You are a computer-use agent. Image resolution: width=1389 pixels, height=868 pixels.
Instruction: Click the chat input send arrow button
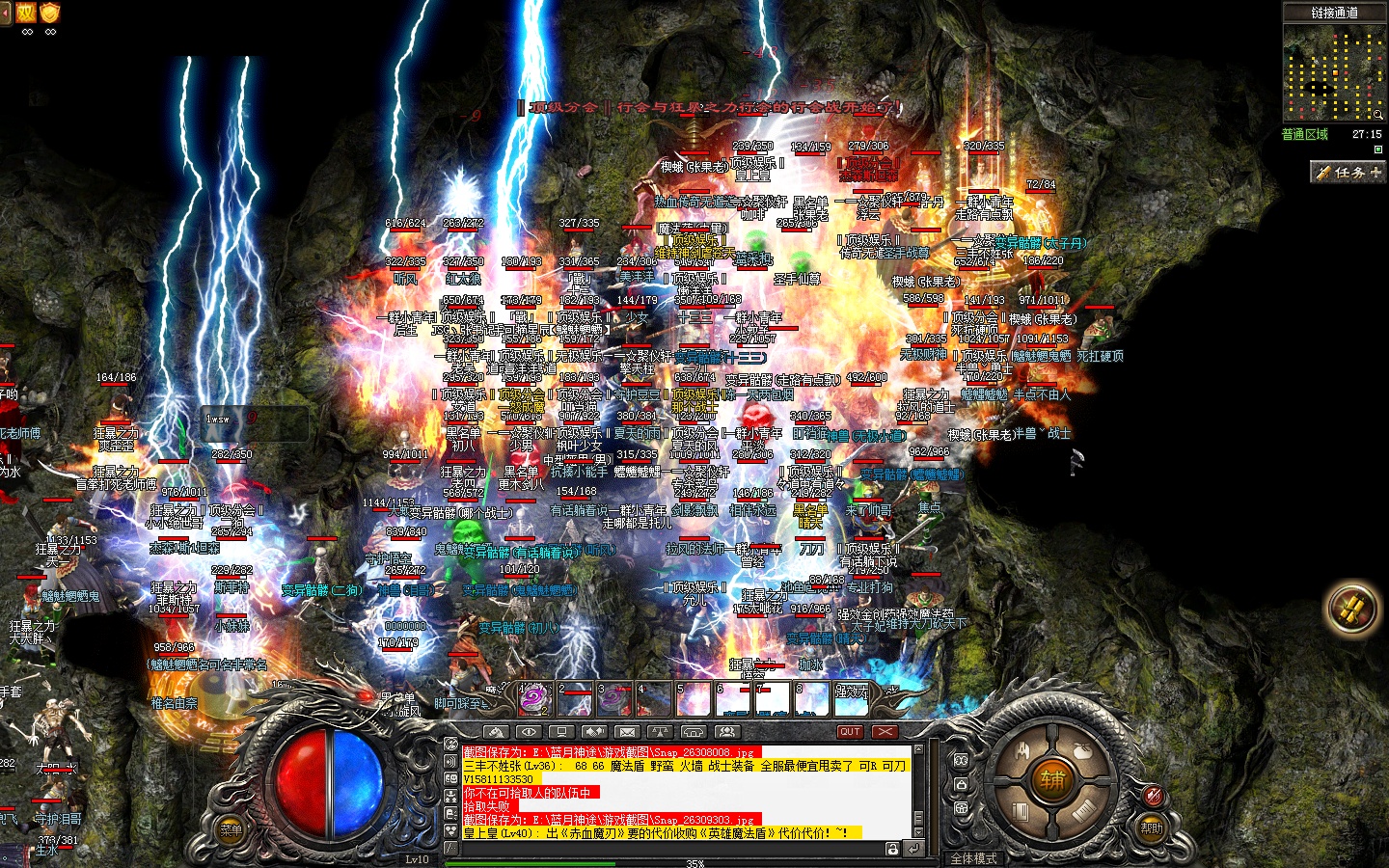[x=912, y=849]
